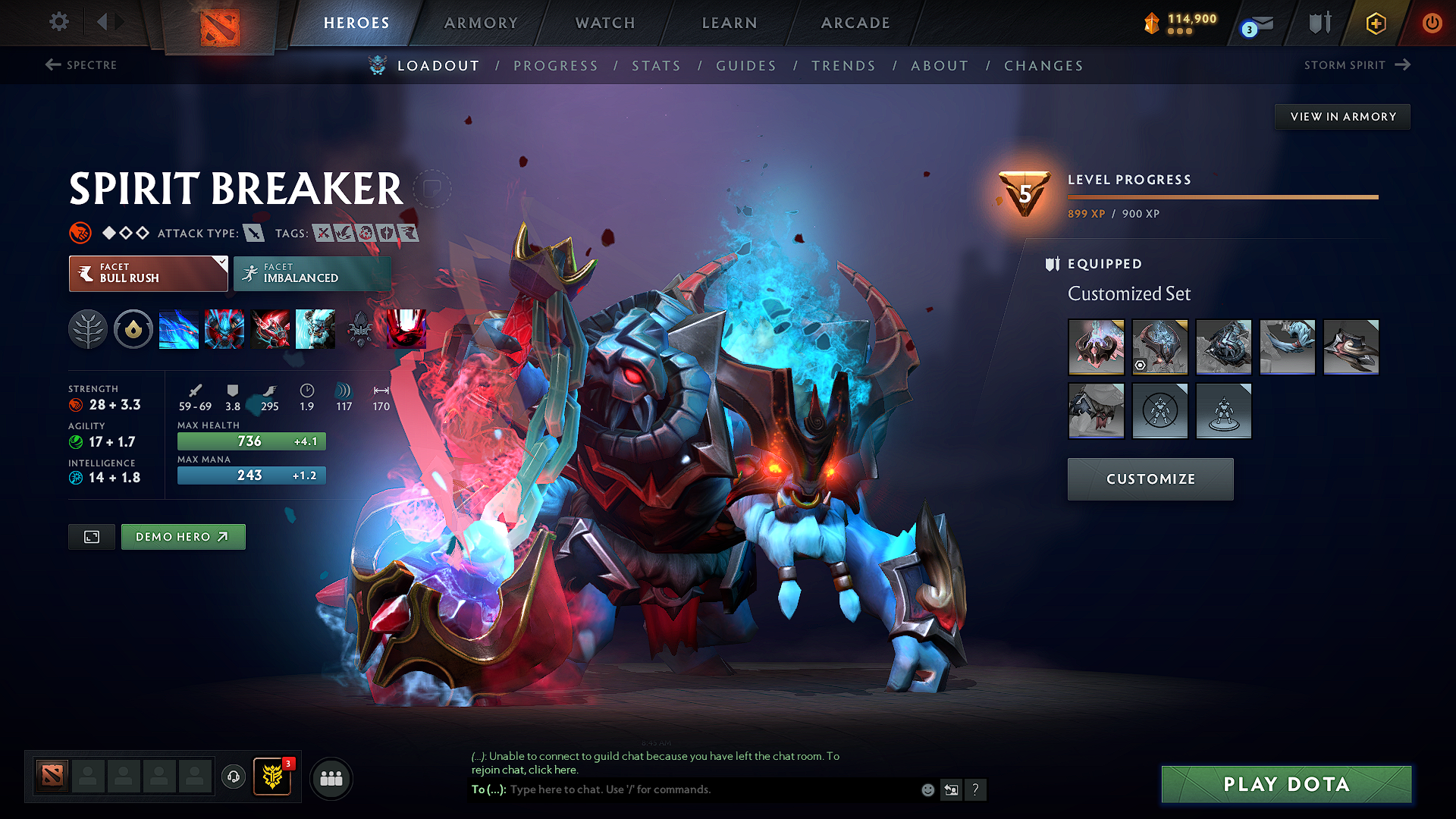
Task: Select the Imbalanced facet
Action: (311, 274)
